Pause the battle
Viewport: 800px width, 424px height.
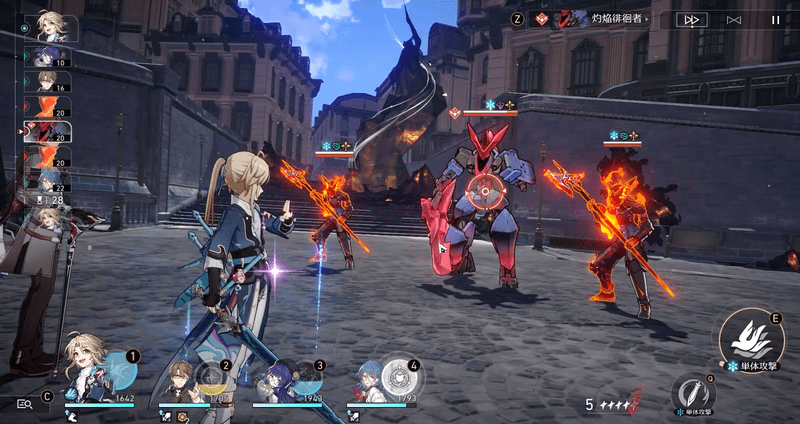pos(774,19)
